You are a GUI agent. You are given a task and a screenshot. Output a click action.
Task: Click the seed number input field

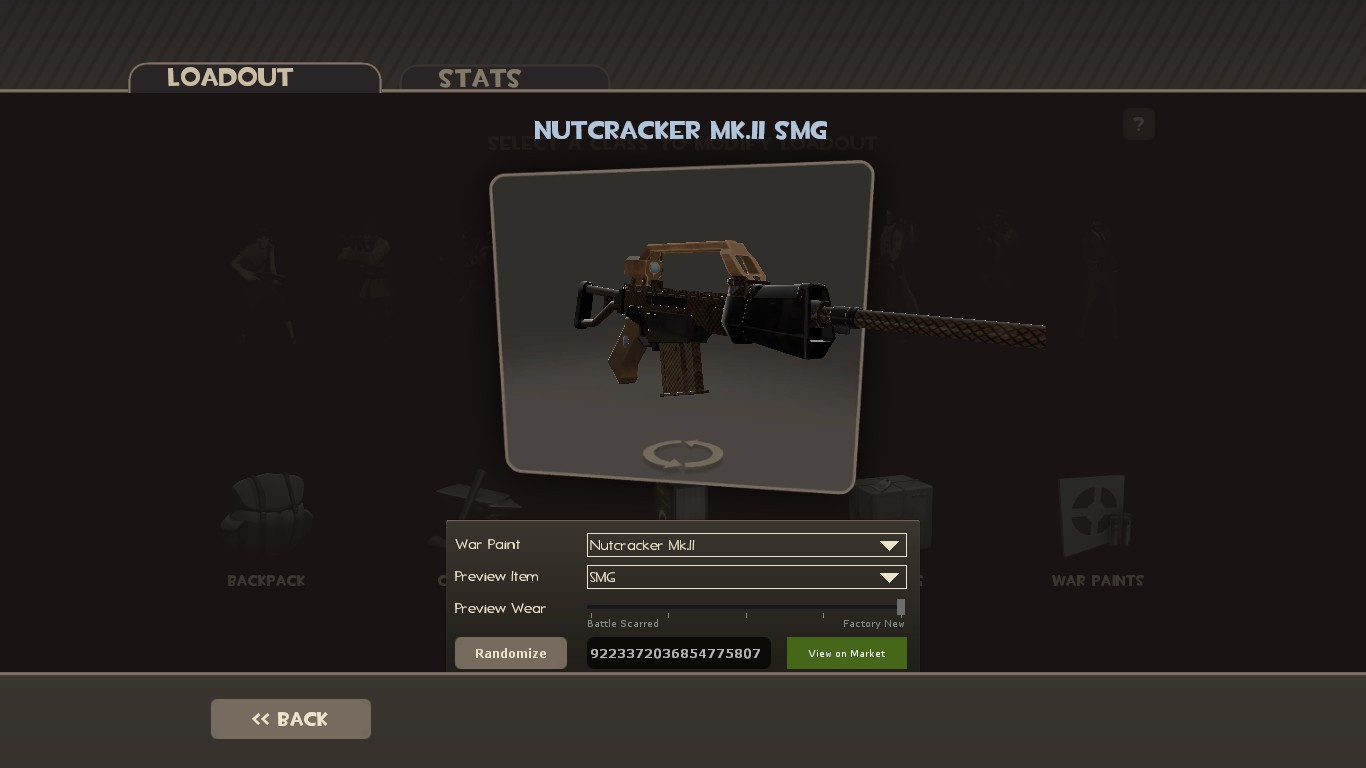(x=678, y=653)
